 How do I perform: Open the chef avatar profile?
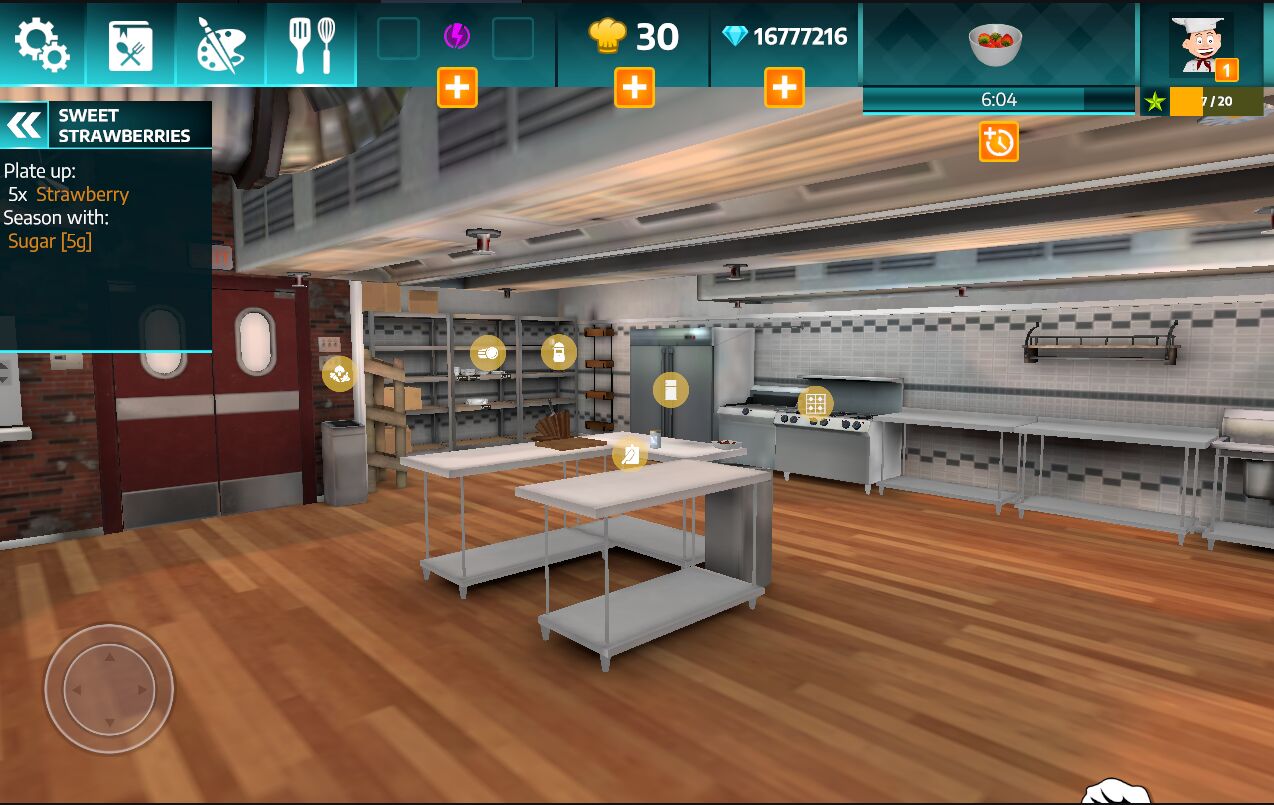click(x=1202, y=44)
